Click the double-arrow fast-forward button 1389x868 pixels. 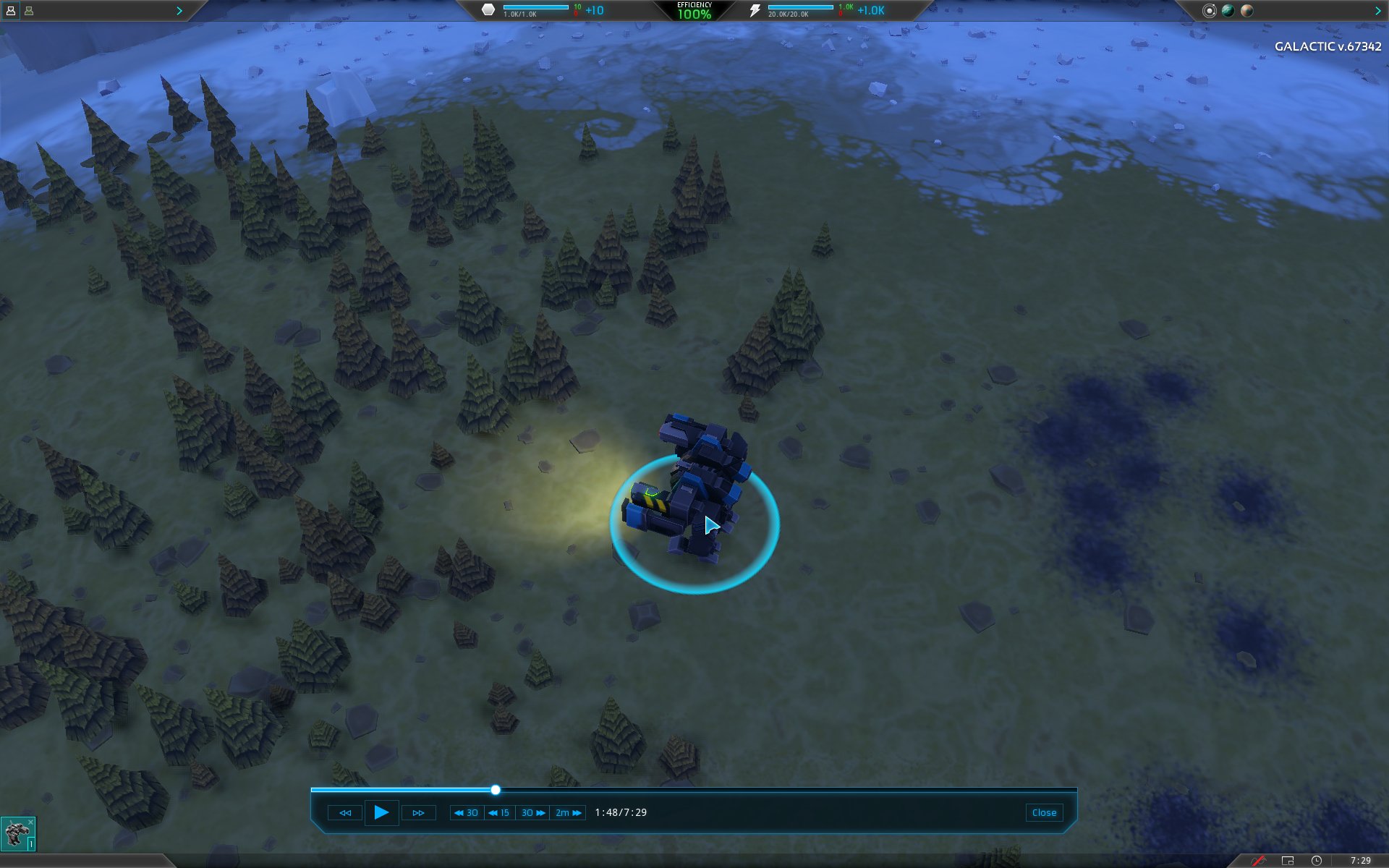click(418, 813)
